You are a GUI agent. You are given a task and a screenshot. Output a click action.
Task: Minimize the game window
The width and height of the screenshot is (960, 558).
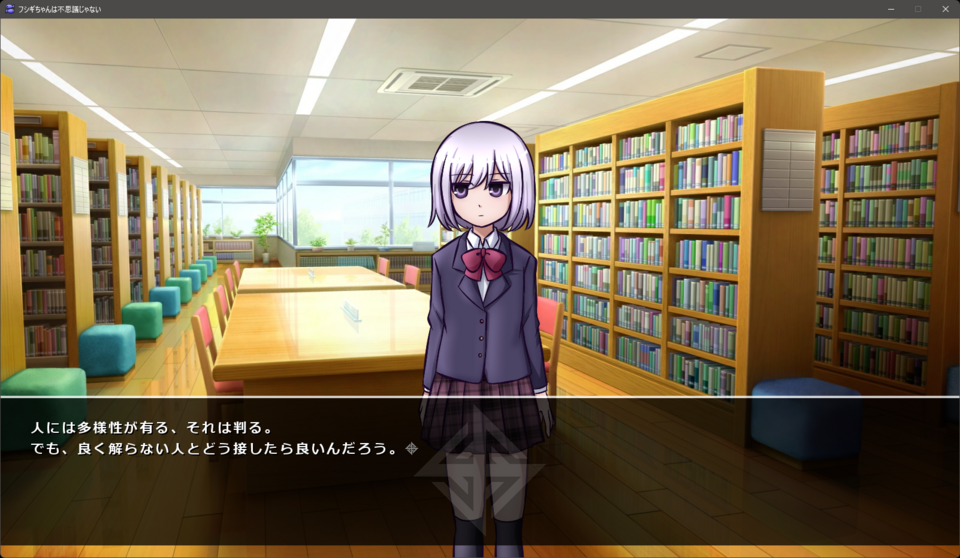tap(891, 9)
